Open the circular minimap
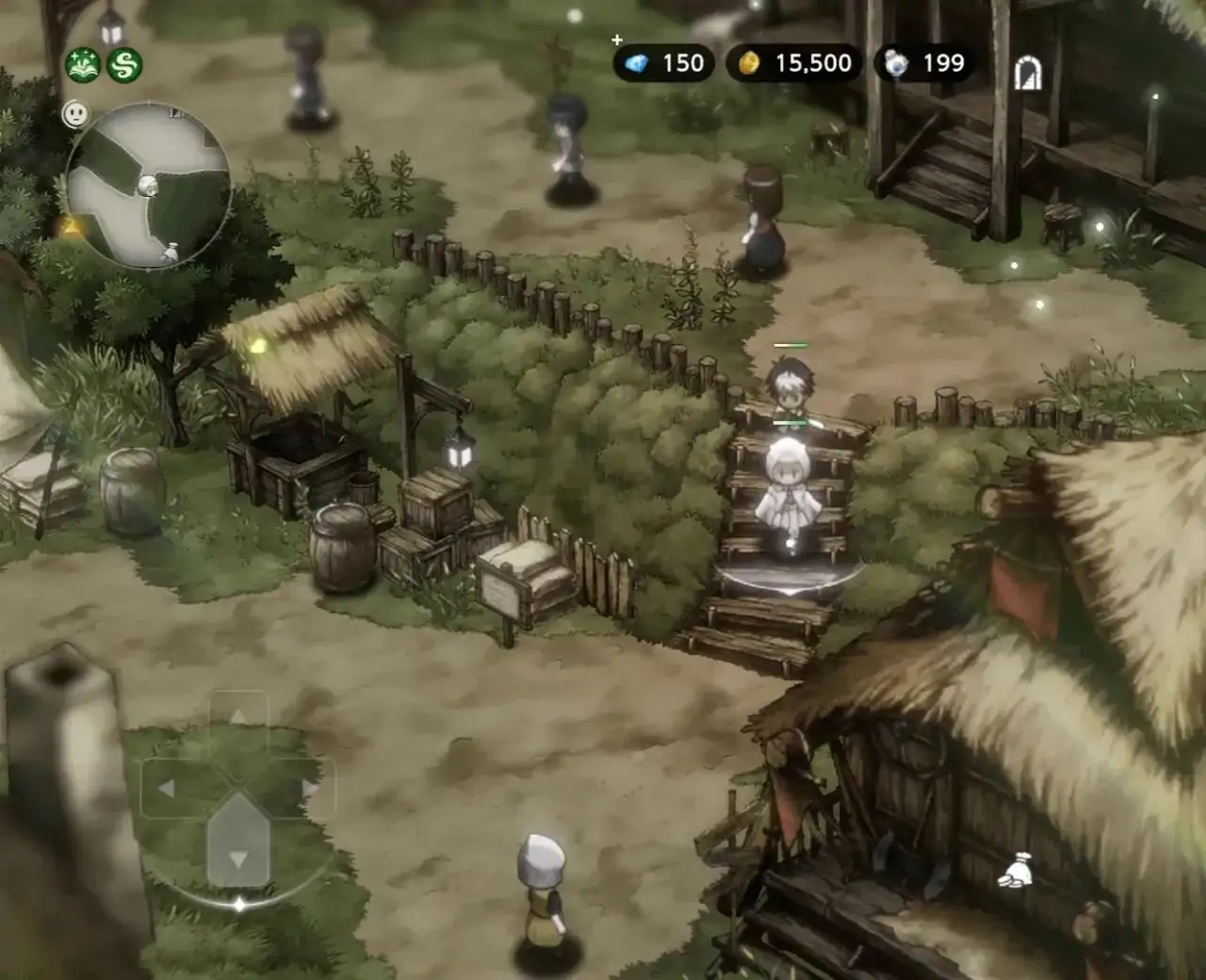Viewport: 1206px width, 980px height. click(149, 186)
